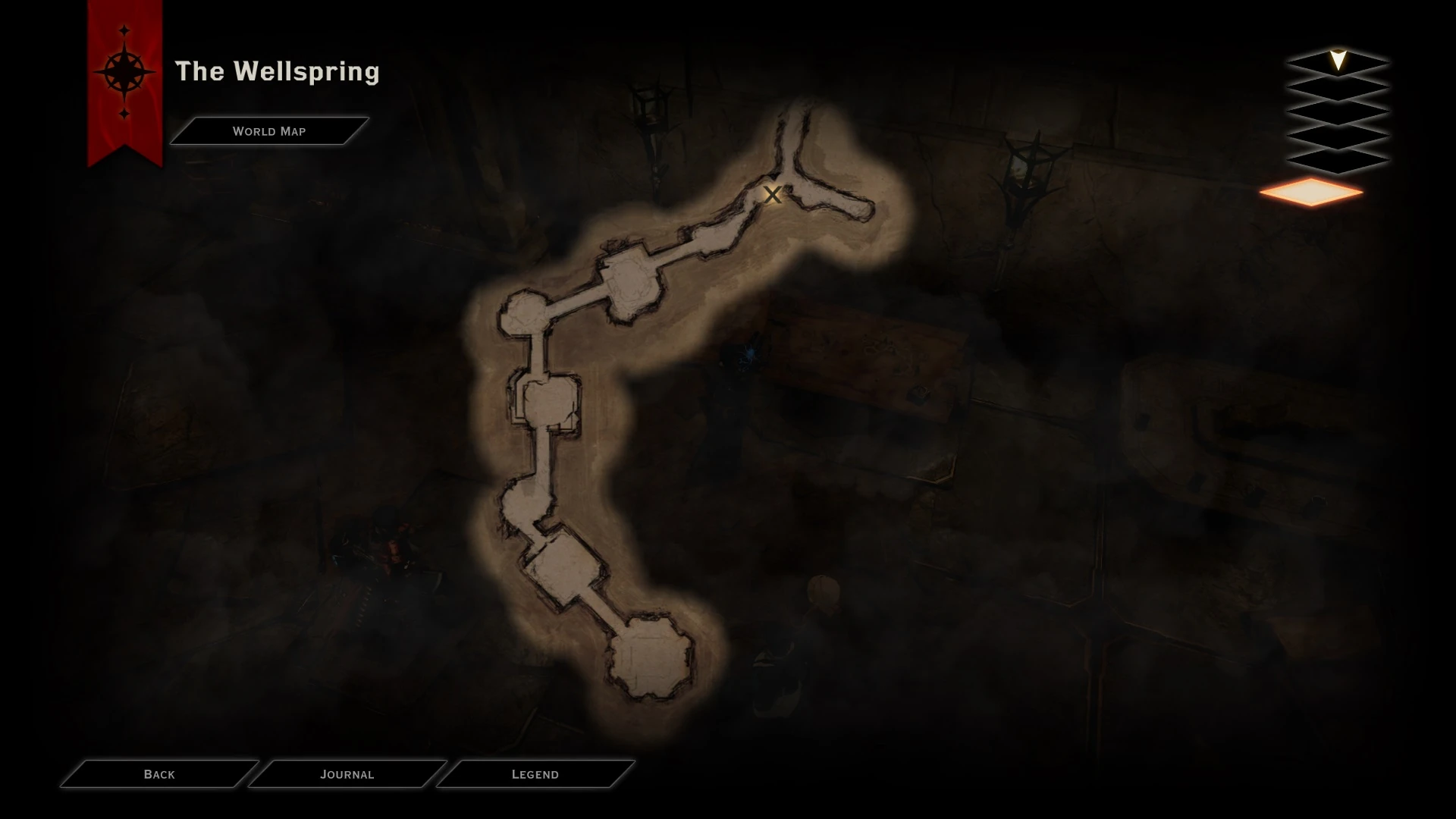This screenshot has height=819, width=1456.
Task: Open the Journal tab
Action: point(348,774)
